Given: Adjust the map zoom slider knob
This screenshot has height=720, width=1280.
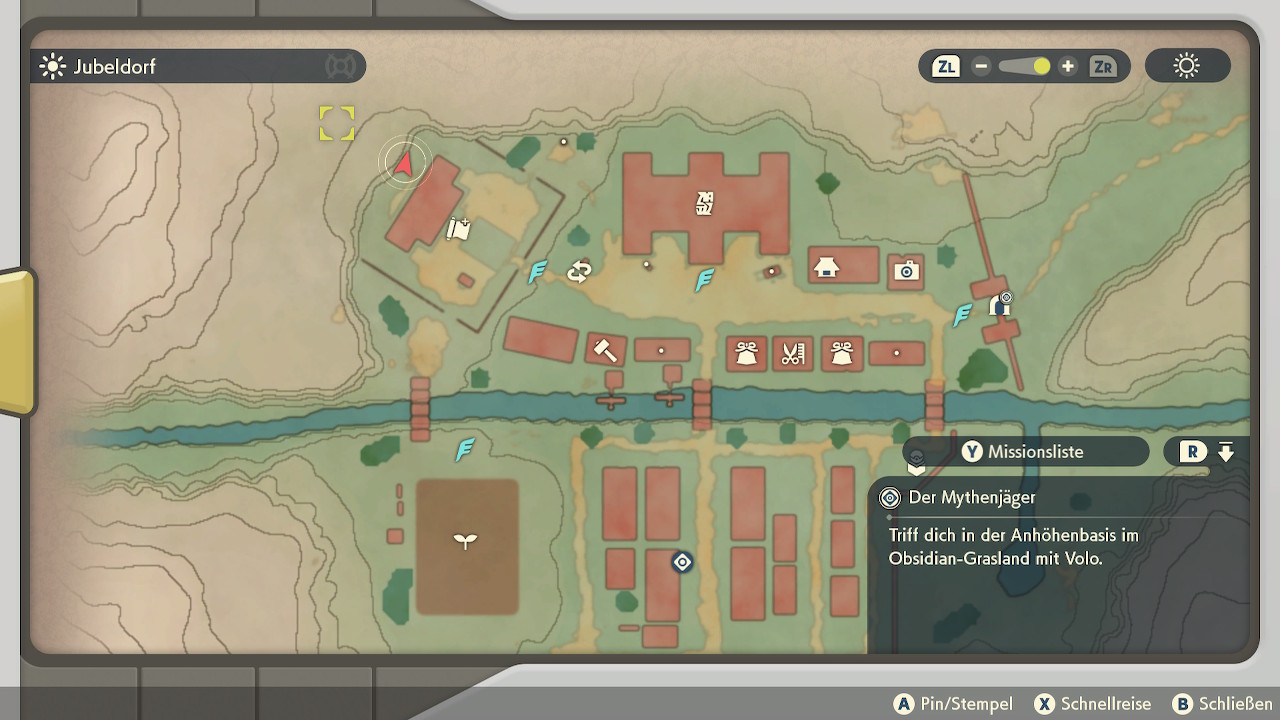Looking at the screenshot, I should point(1041,67).
